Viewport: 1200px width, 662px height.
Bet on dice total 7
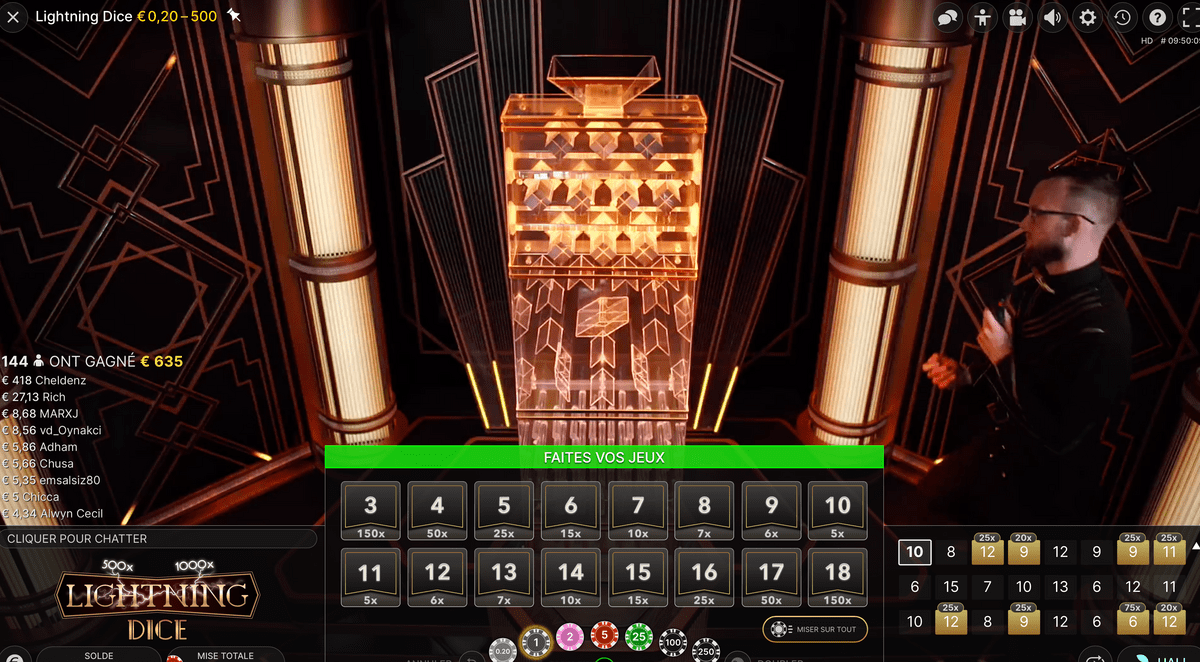pyautogui.click(x=638, y=512)
